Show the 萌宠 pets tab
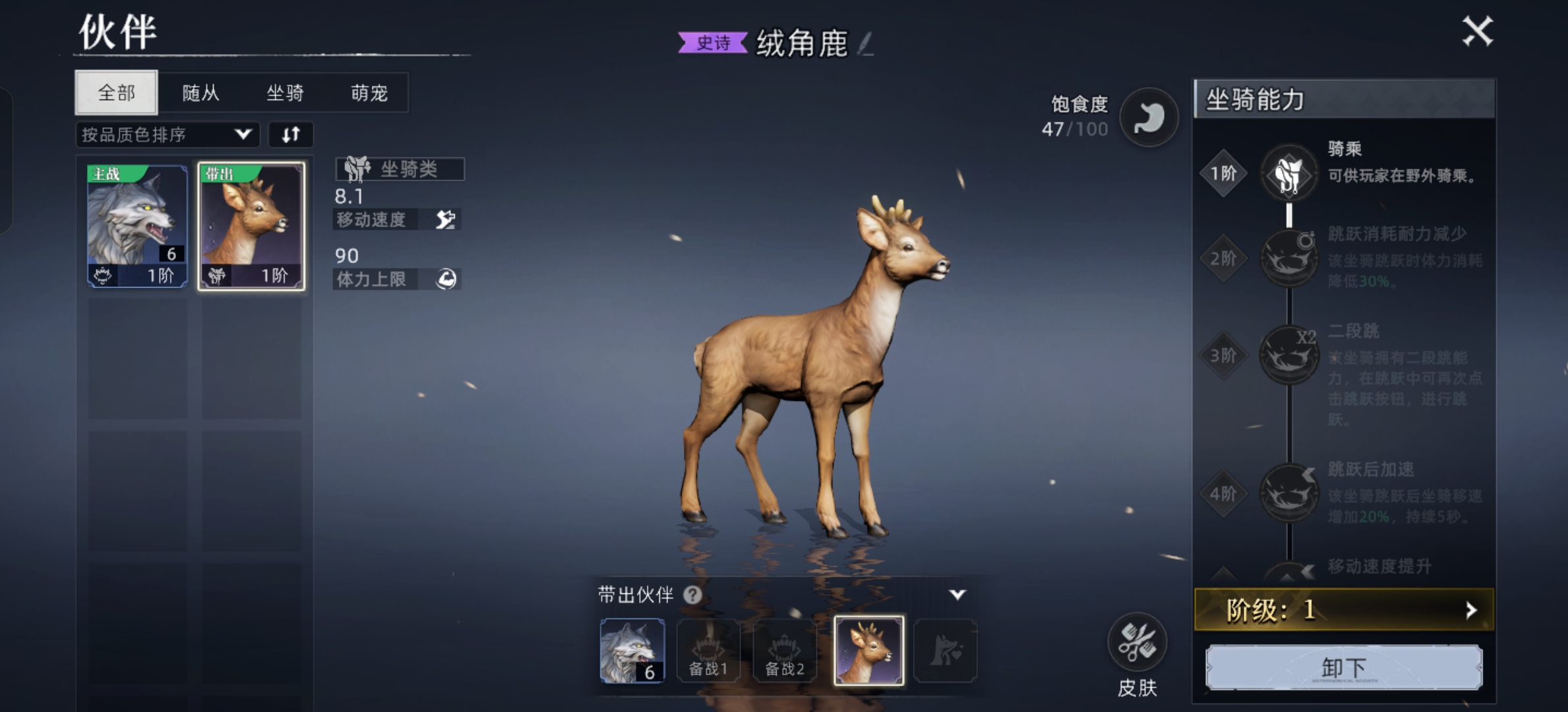 pos(369,93)
